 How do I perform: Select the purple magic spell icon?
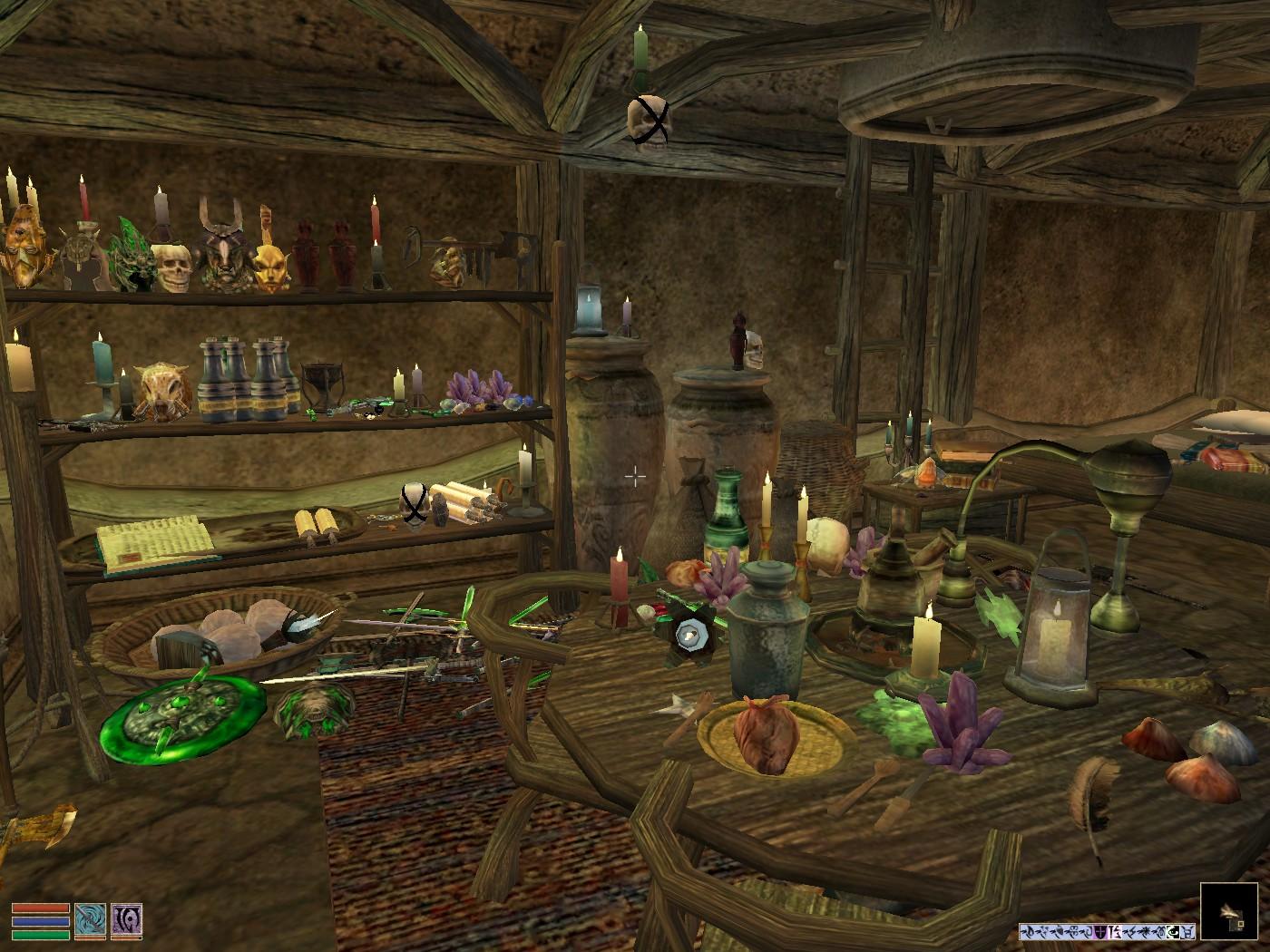click(x=126, y=921)
